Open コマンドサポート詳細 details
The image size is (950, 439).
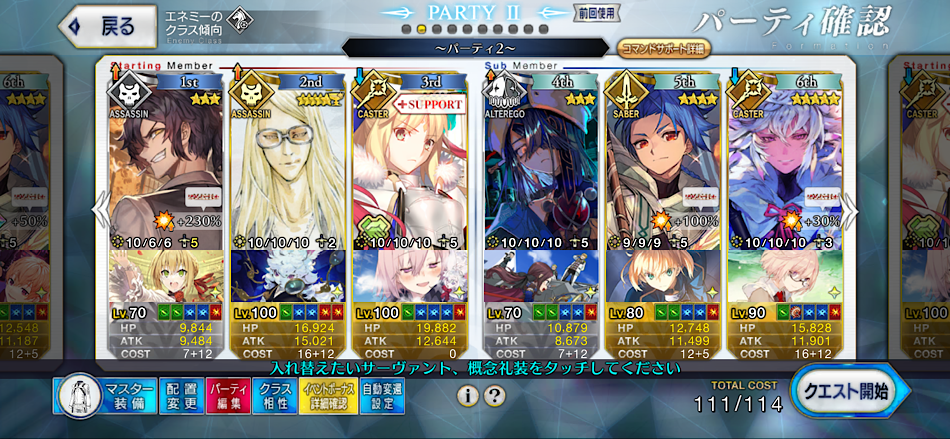tap(664, 47)
